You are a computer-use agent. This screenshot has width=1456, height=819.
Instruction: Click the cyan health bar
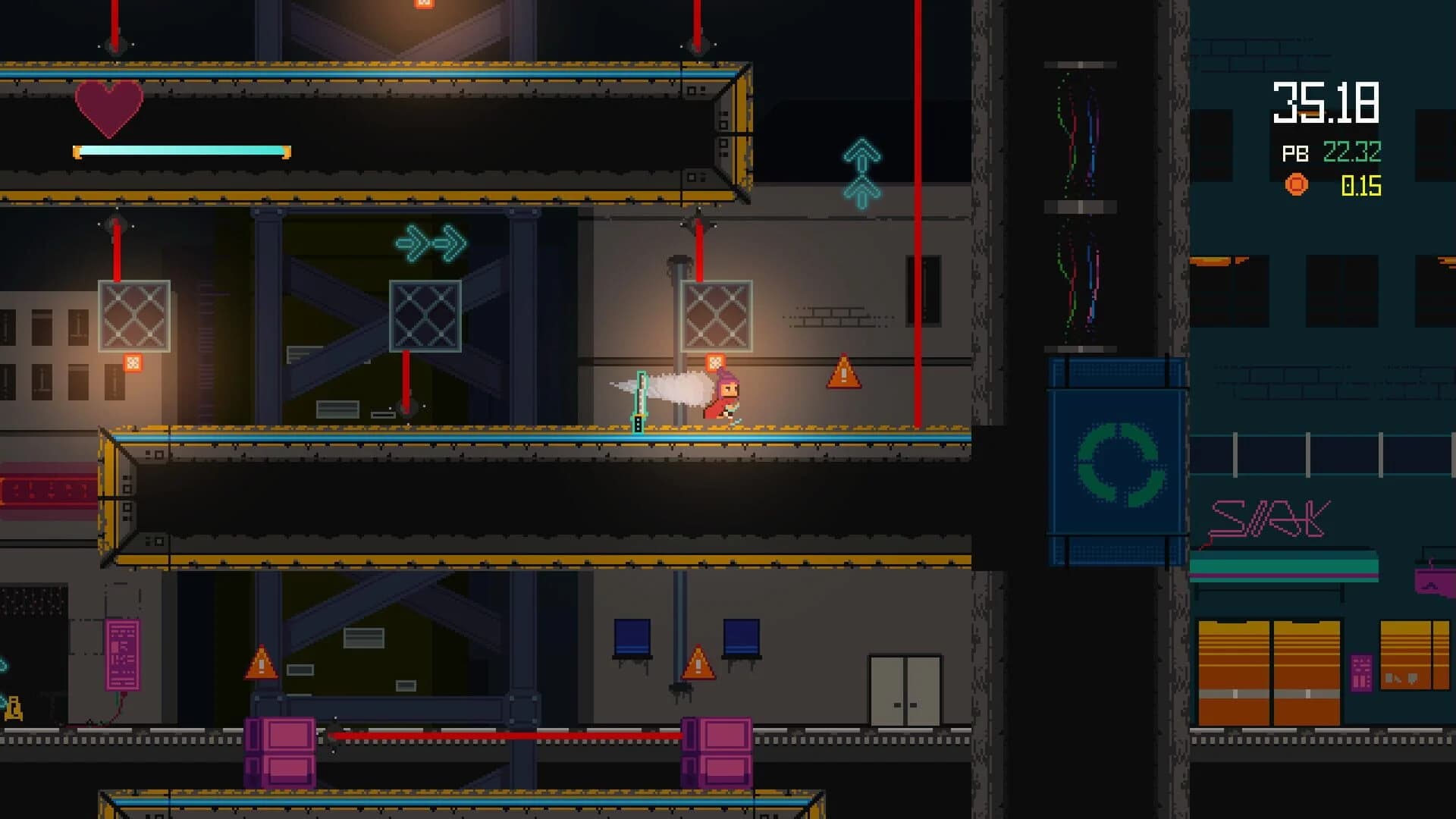coord(180,152)
